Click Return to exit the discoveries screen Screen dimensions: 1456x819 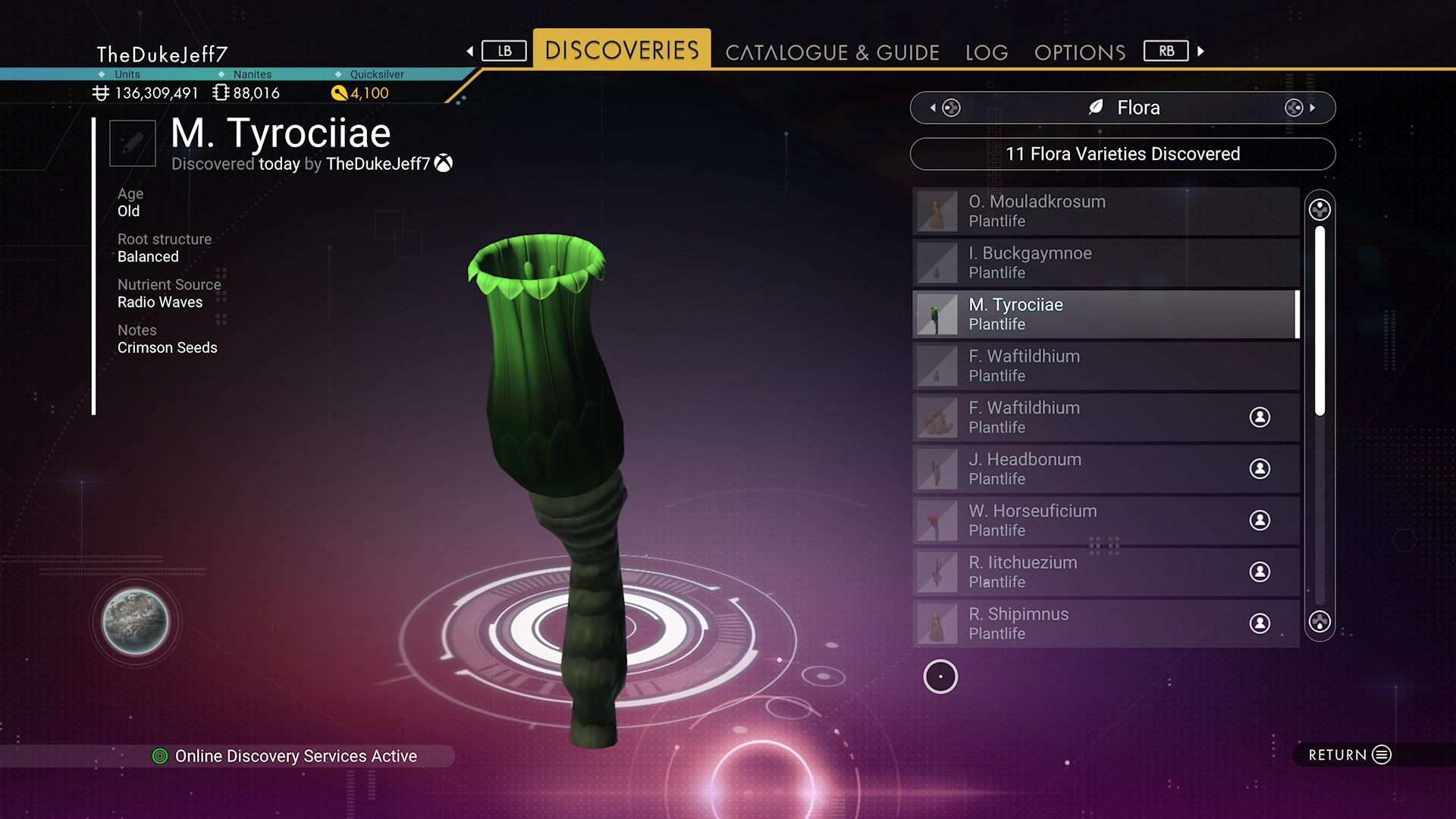click(x=1350, y=755)
